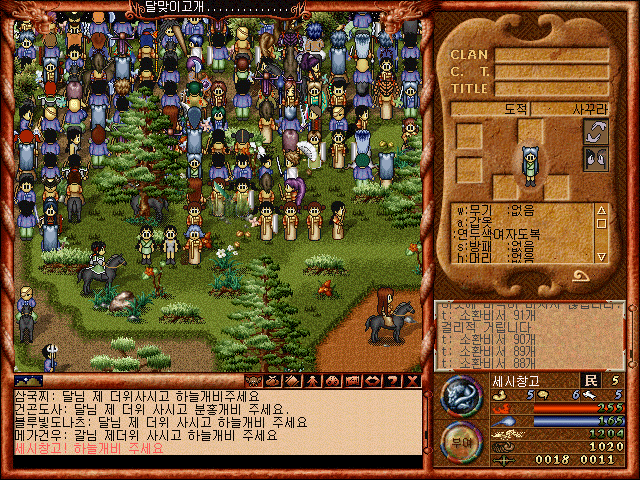The image size is (640, 480).
Task: Open the face mask toolbar icon
Action: 253,381
